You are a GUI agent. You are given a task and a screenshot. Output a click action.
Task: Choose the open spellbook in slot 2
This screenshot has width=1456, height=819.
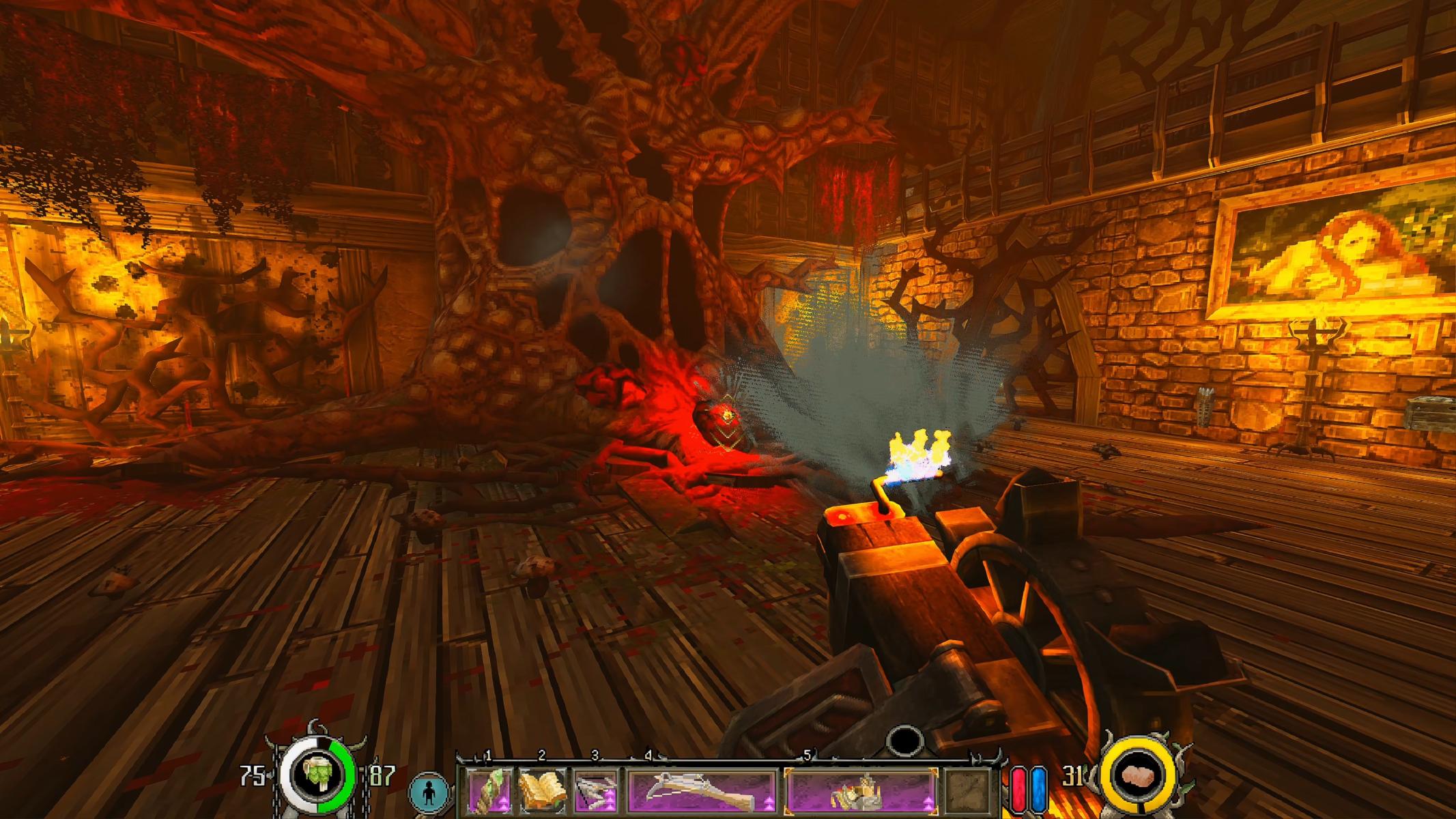pyautogui.click(x=543, y=791)
